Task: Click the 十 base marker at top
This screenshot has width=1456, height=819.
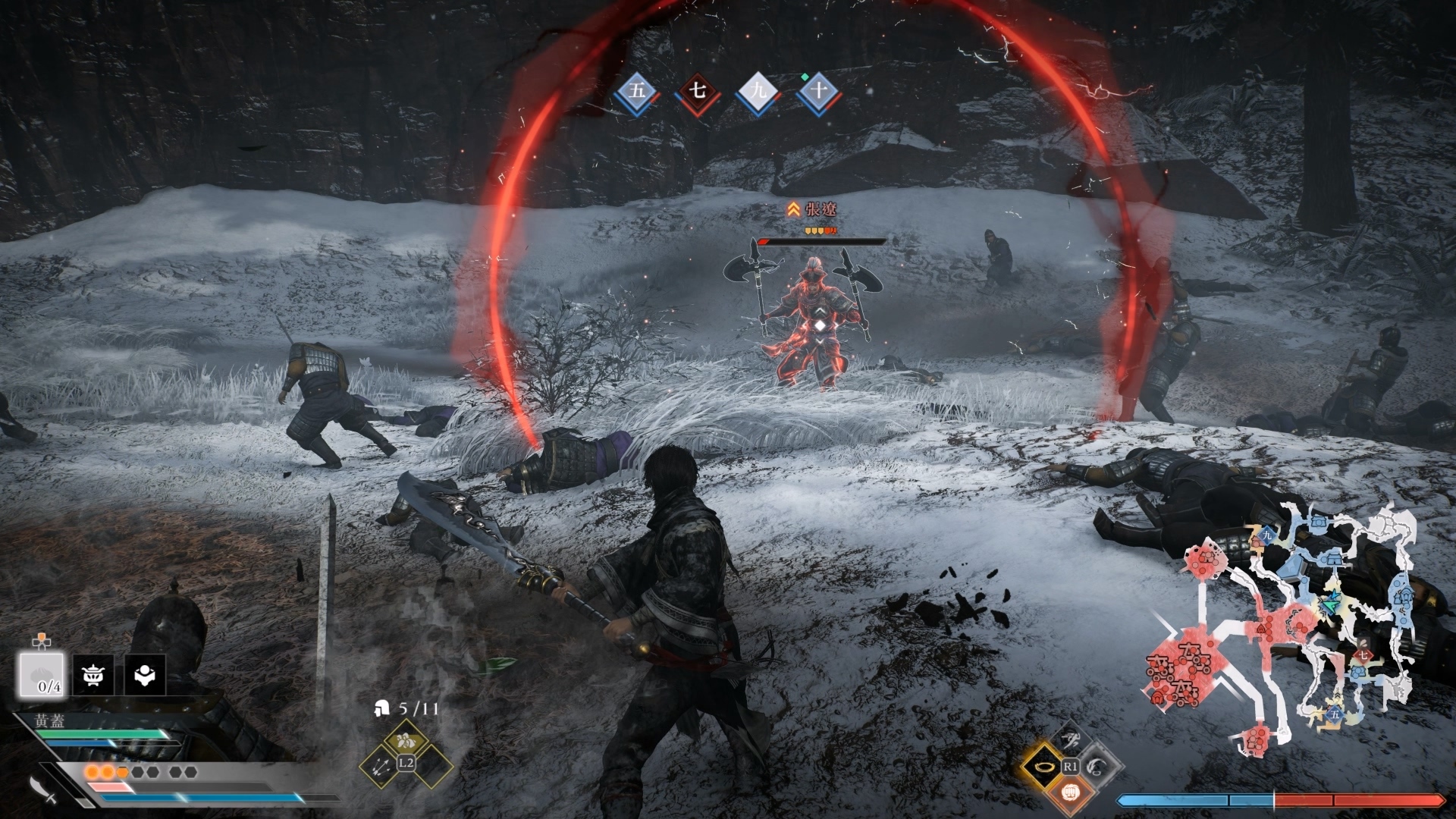Action: (x=819, y=93)
